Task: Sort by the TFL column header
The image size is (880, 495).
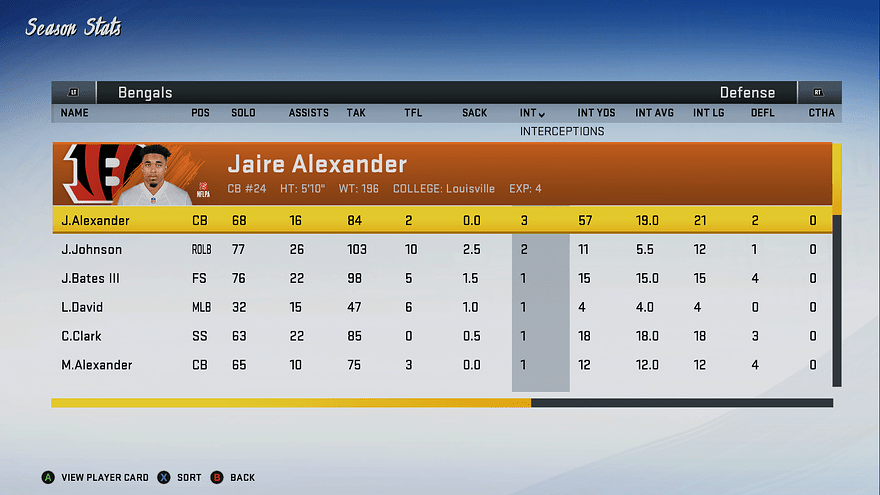Action: point(413,113)
